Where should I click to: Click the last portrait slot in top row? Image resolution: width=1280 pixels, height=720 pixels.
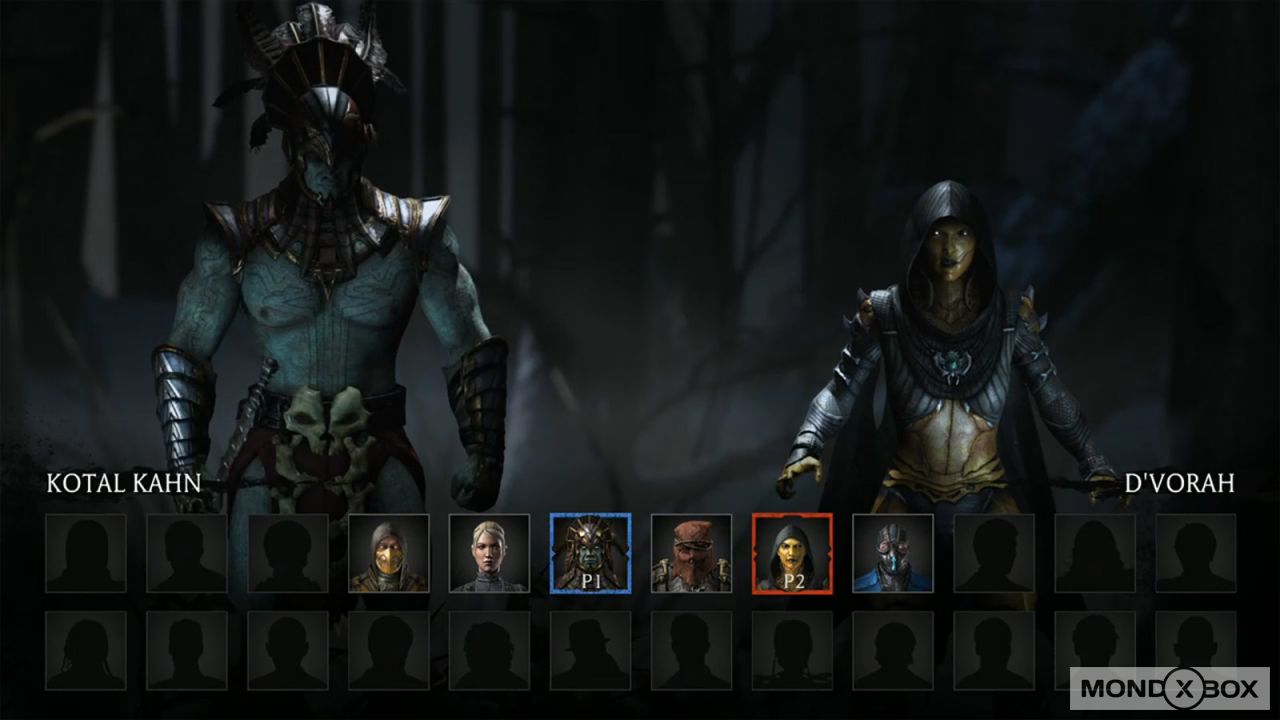1197,550
